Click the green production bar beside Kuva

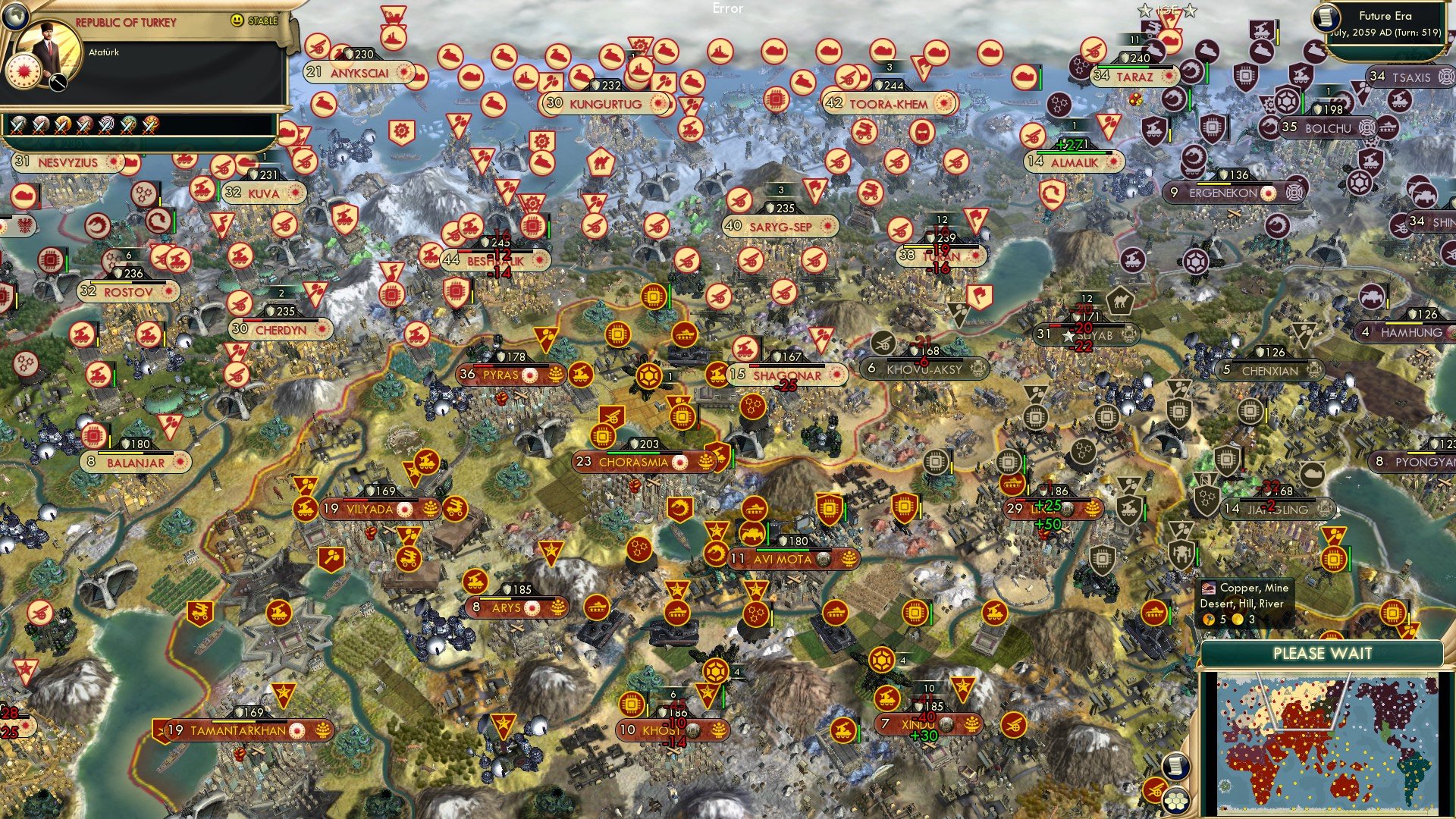(x=218, y=190)
